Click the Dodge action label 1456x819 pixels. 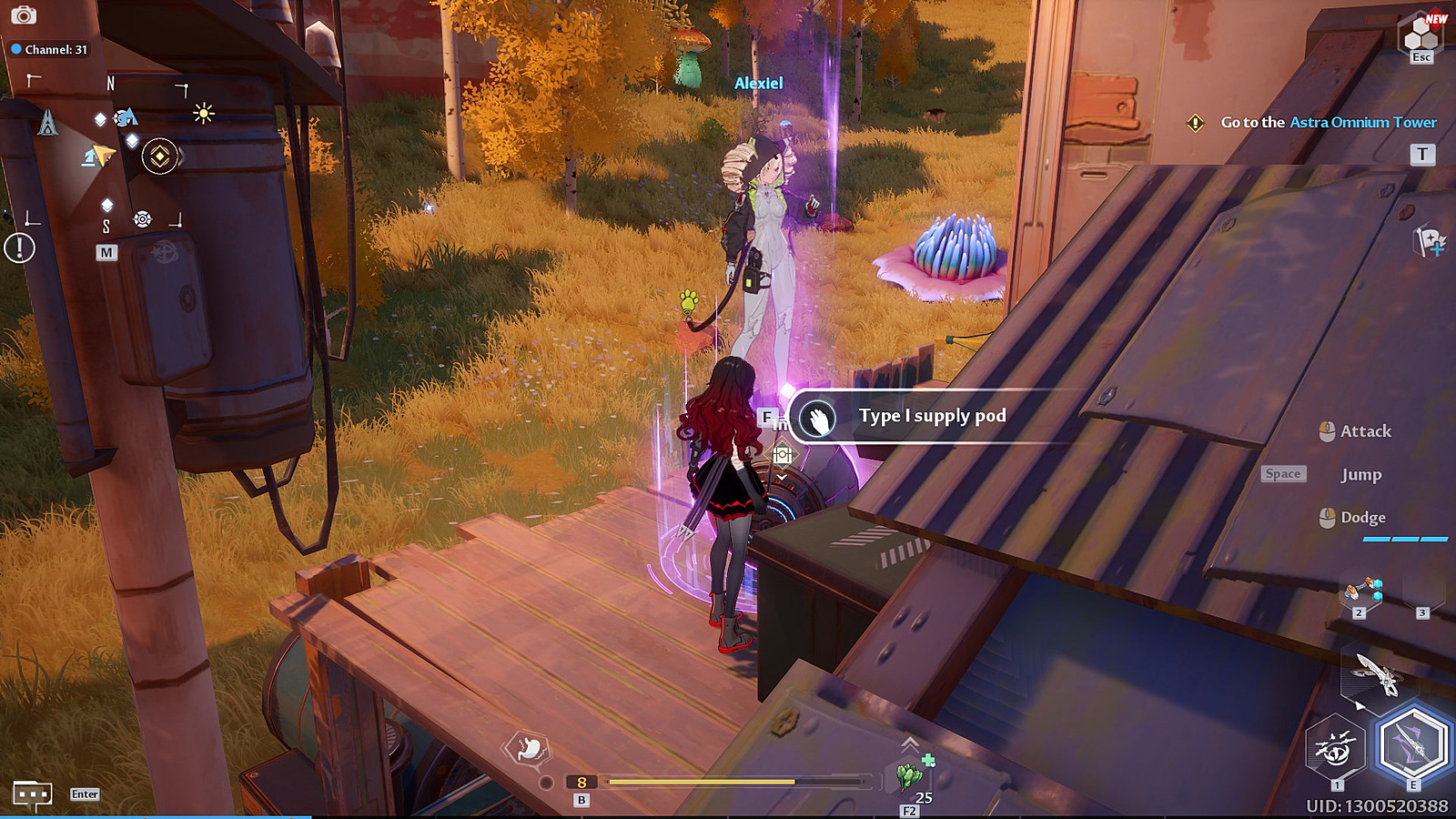click(1362, 518)
